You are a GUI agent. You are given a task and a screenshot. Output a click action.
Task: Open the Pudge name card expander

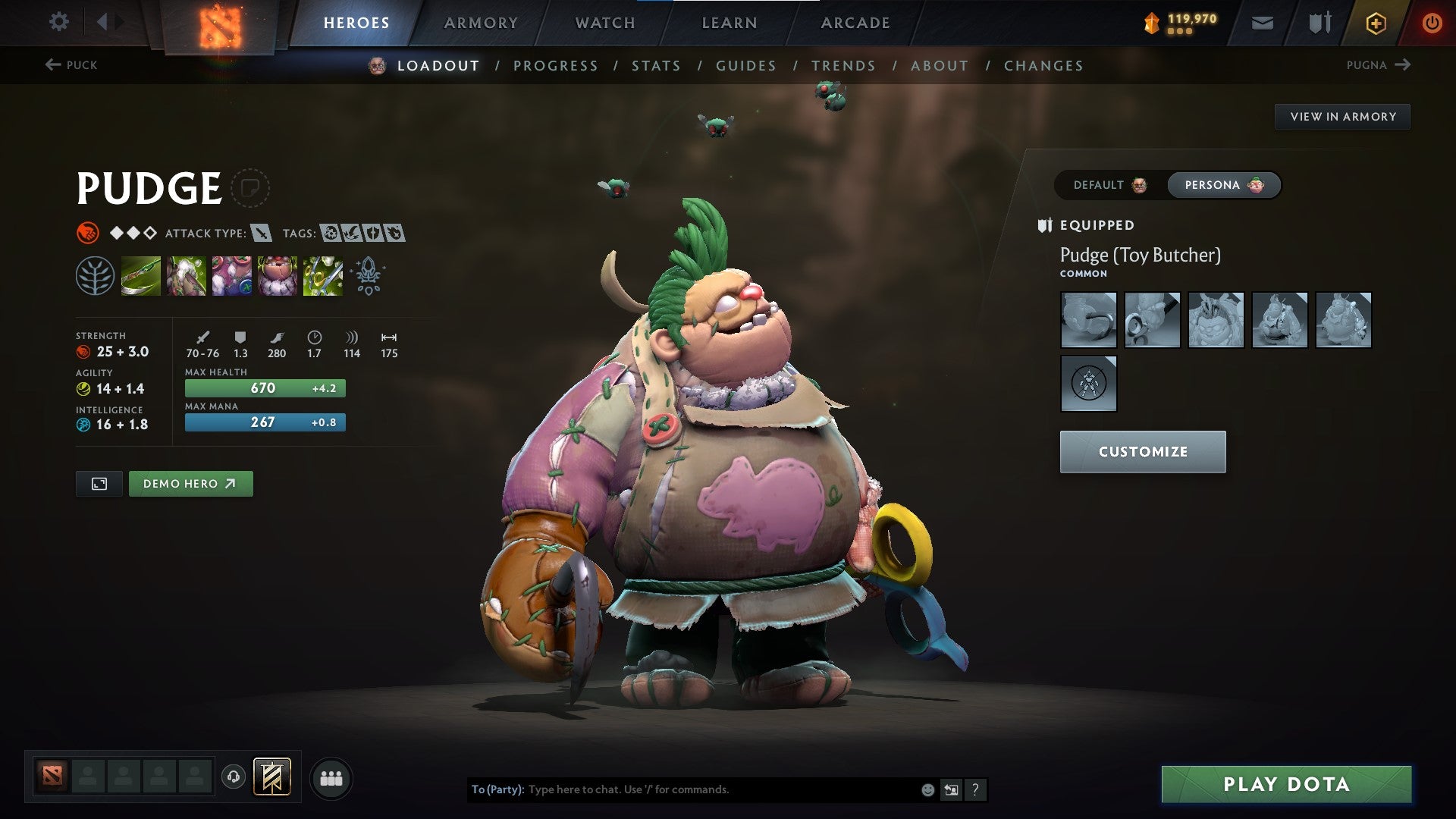coord(251,188)
